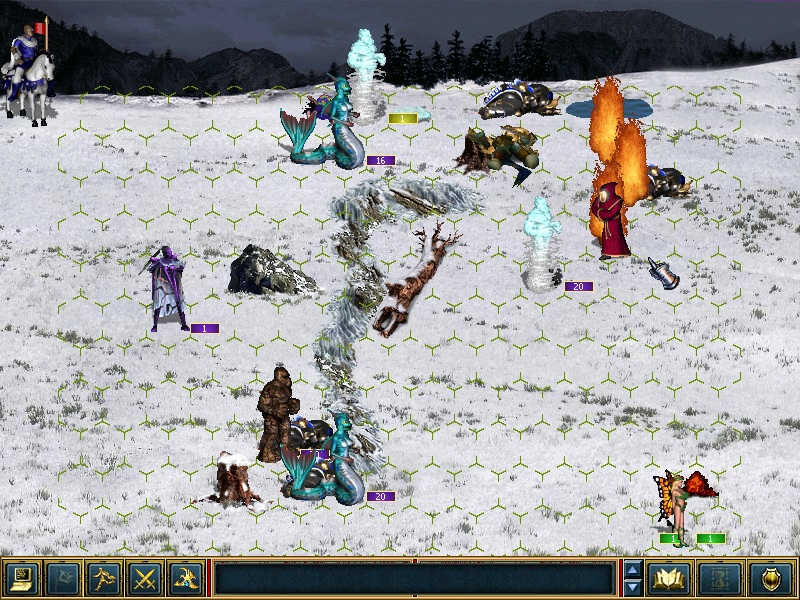The image size is (800, 600).
Task: Toggle auto-combat with the crossed swords
Action: [x=145, y=578]
